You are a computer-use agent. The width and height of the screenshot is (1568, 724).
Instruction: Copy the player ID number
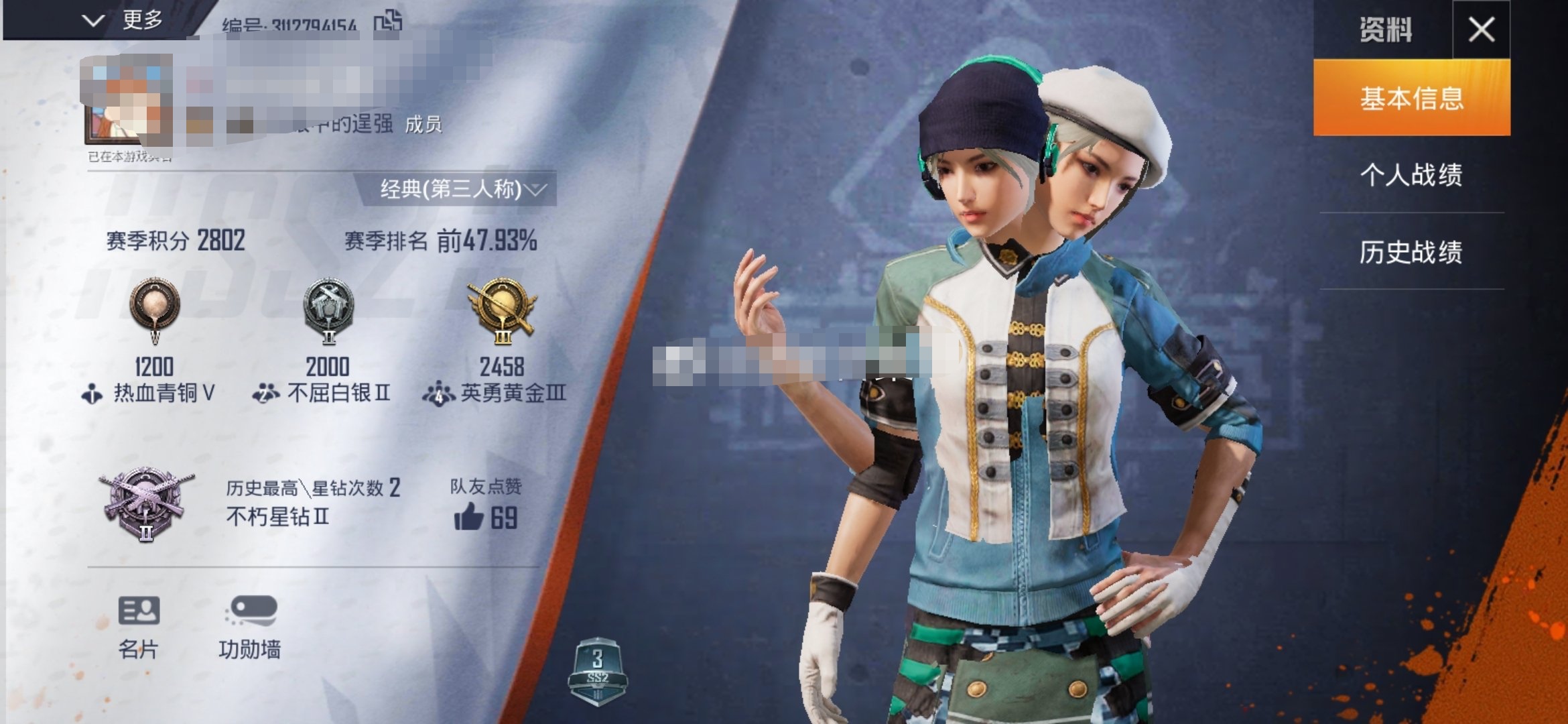(x=388, y=21)
